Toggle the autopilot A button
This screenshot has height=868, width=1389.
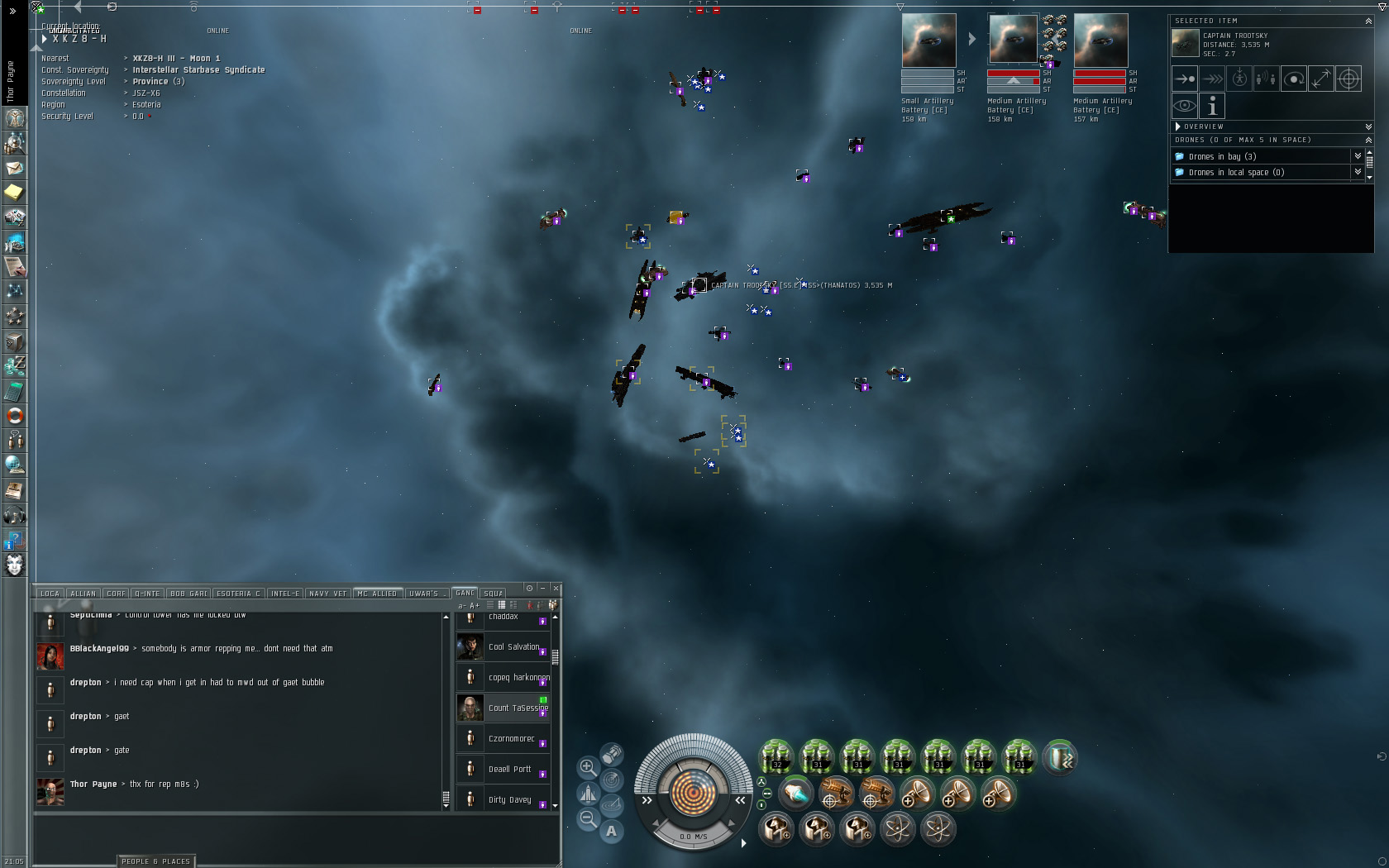click(611, 831)
